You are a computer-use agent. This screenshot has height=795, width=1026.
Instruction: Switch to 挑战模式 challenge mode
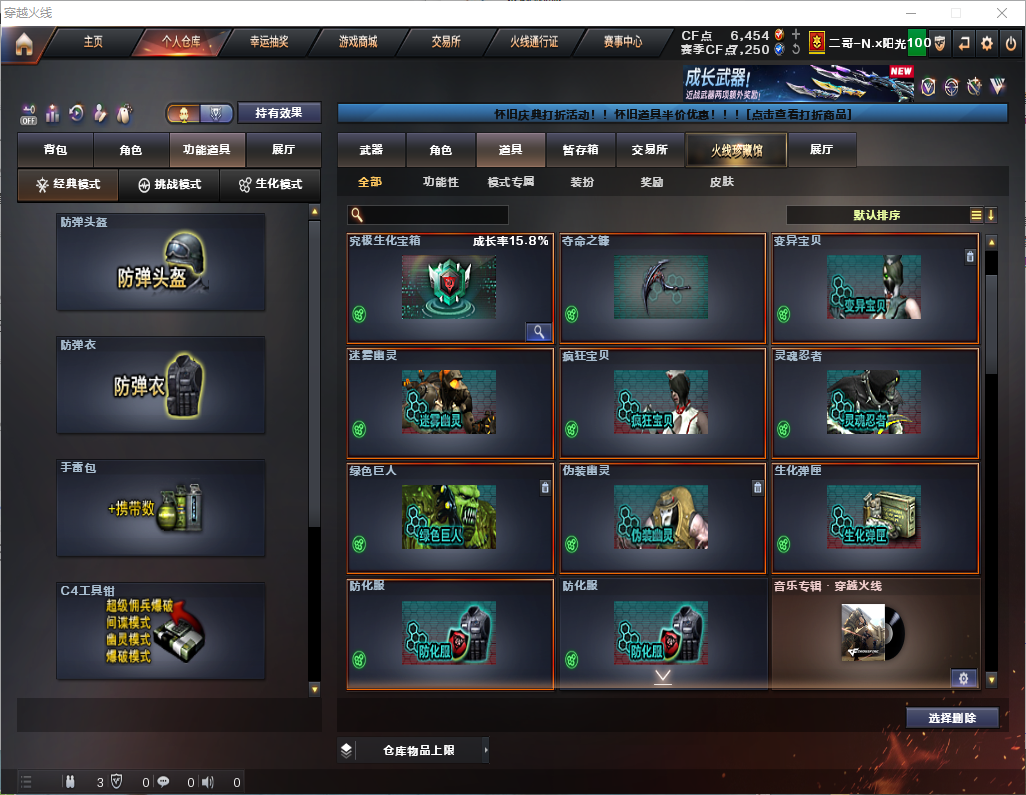[x=170, y=185]
